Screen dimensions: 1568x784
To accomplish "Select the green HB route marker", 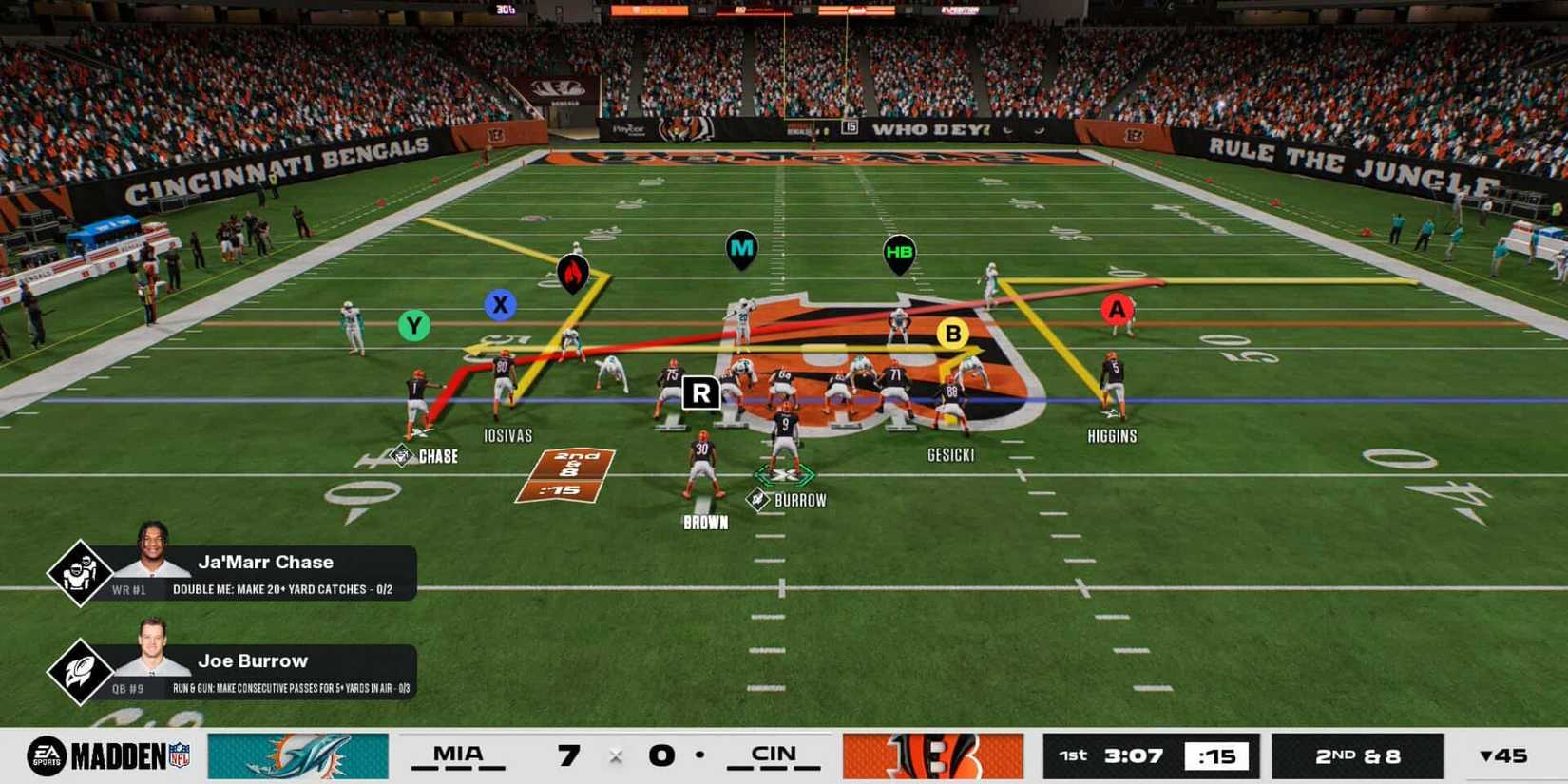I will click(899, 253).
